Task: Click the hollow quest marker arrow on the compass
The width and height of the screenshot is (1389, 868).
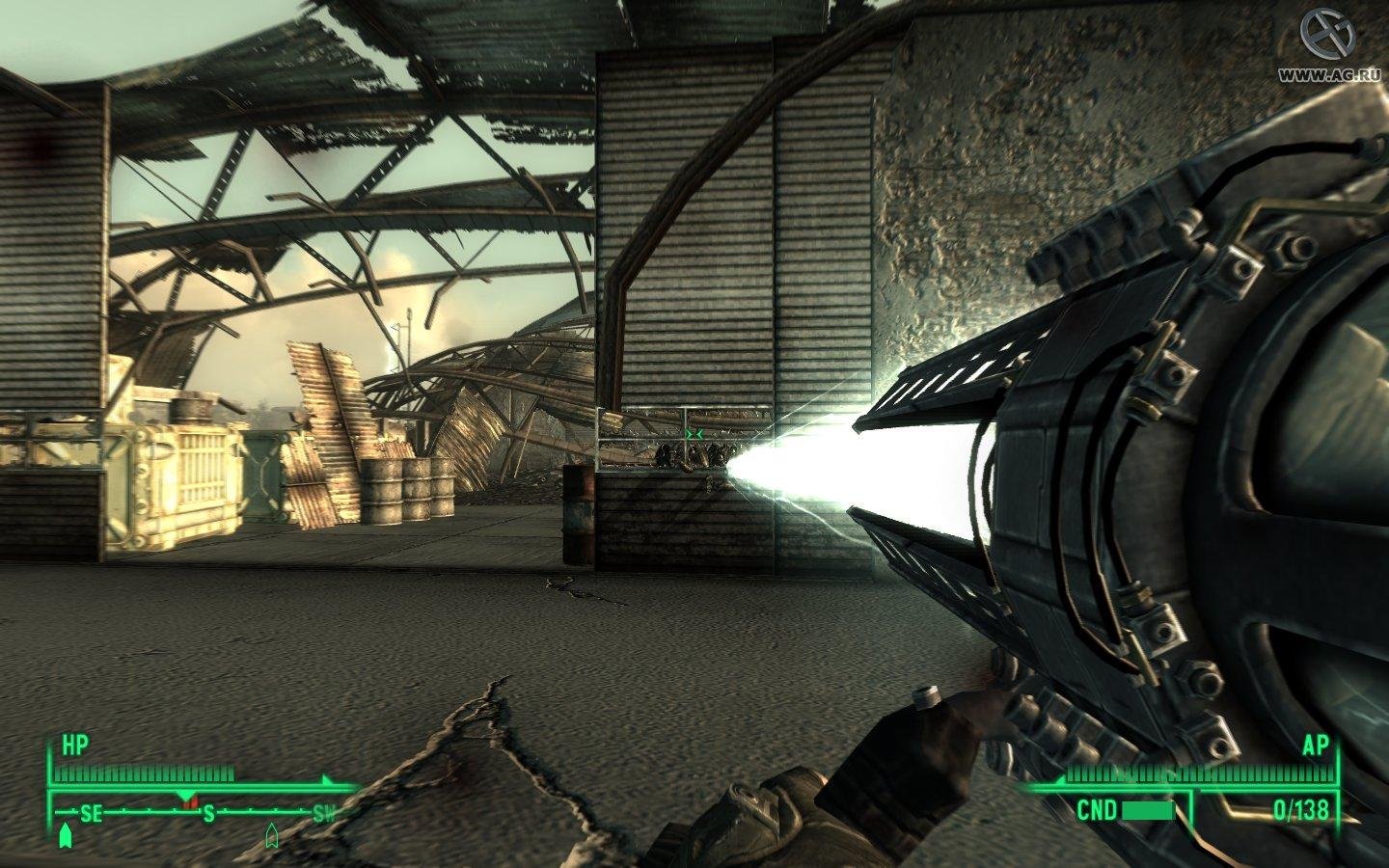Action: tap(271, 834)
